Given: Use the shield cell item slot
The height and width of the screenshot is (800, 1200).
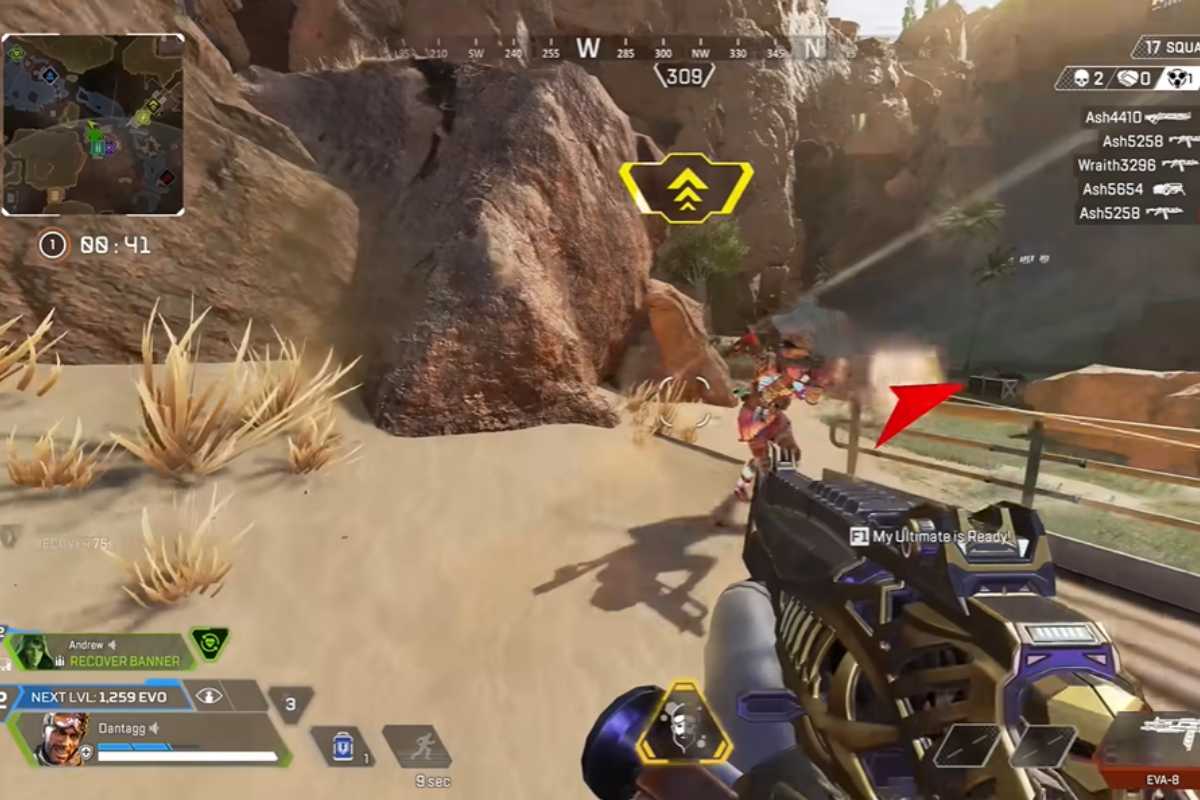Looking at the screenshot, I should 342,746.
